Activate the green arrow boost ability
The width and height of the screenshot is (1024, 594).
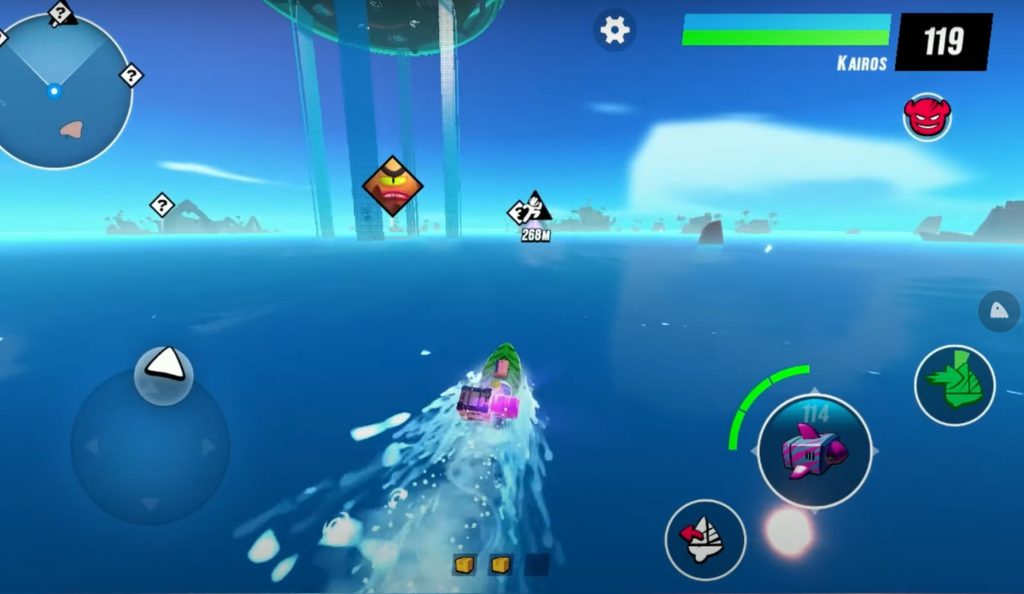pos(954,384)
